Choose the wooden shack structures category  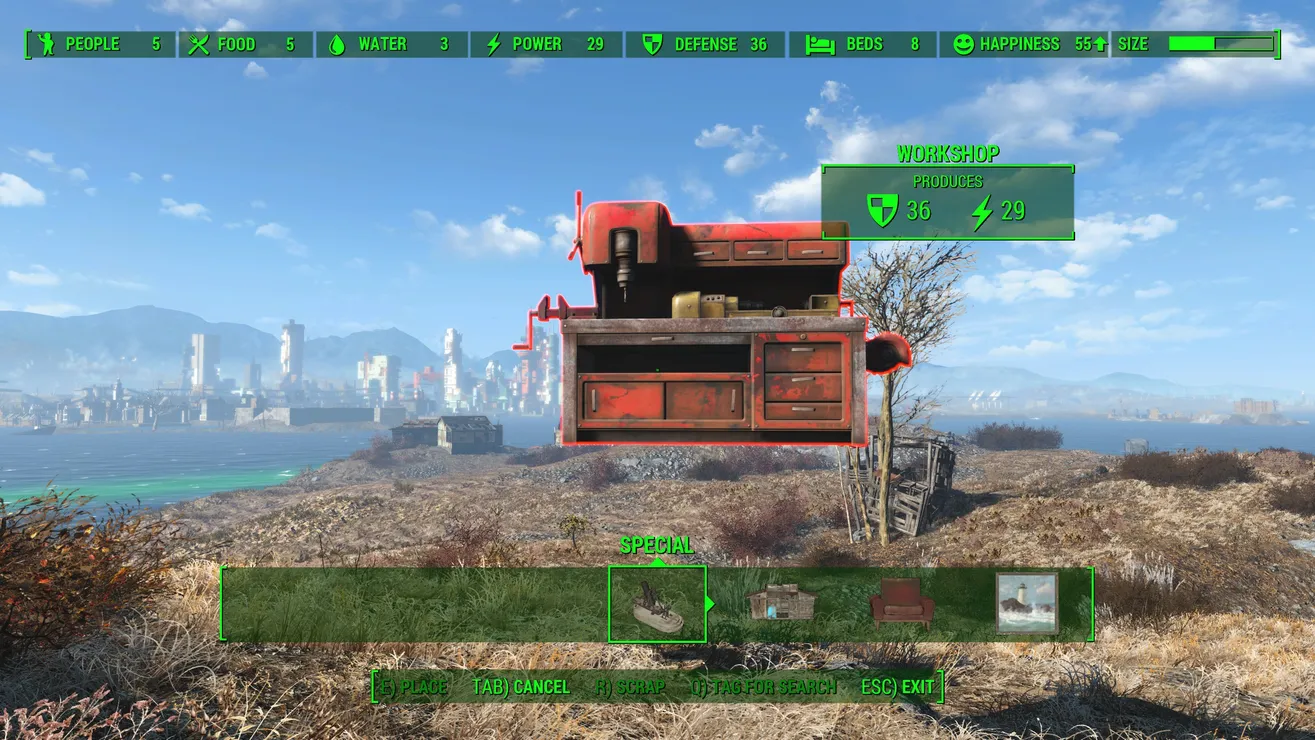[x=781, y=603]
